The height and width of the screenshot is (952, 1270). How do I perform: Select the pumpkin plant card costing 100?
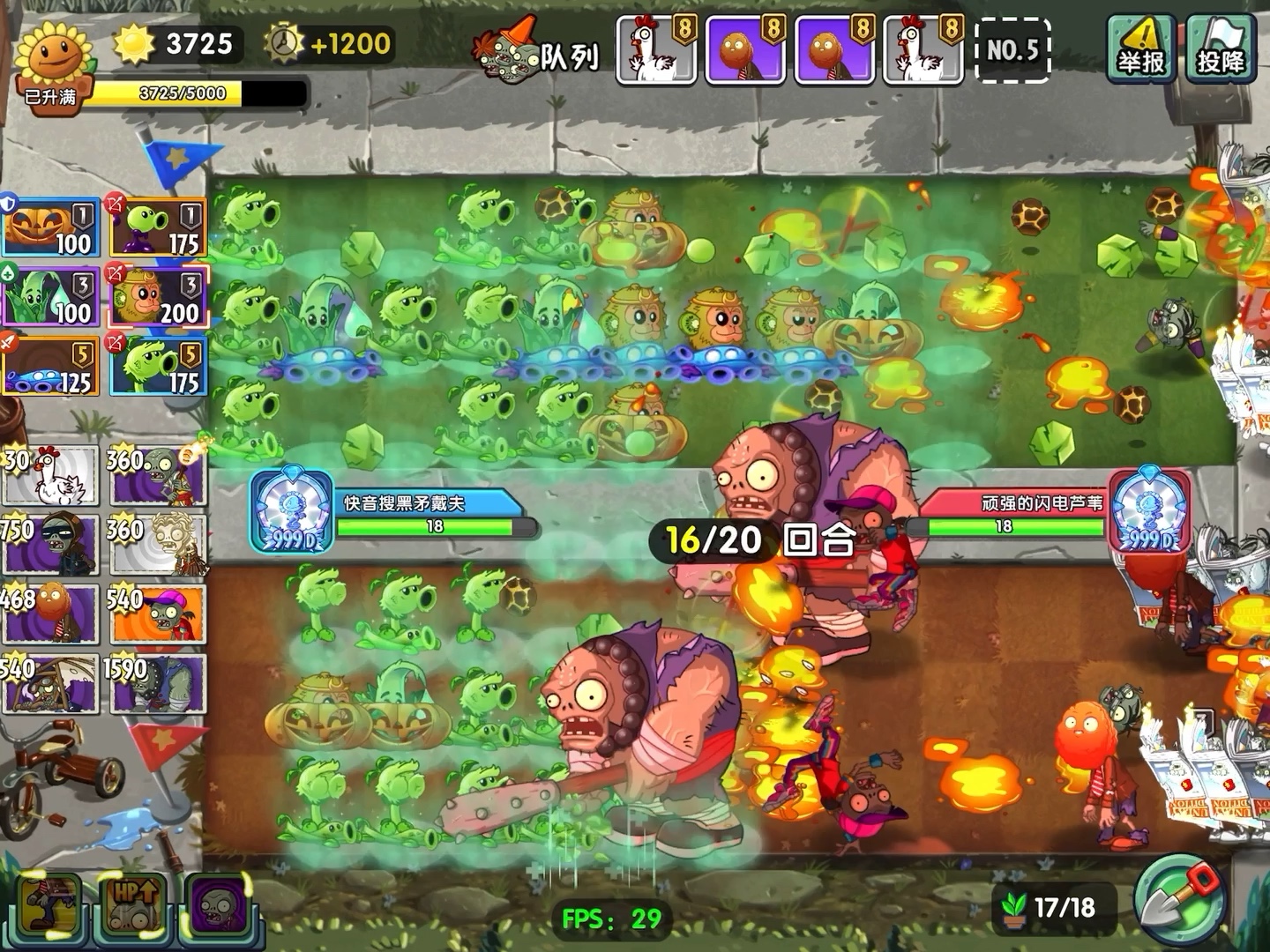pyautogui.click(x=52, y=228)
